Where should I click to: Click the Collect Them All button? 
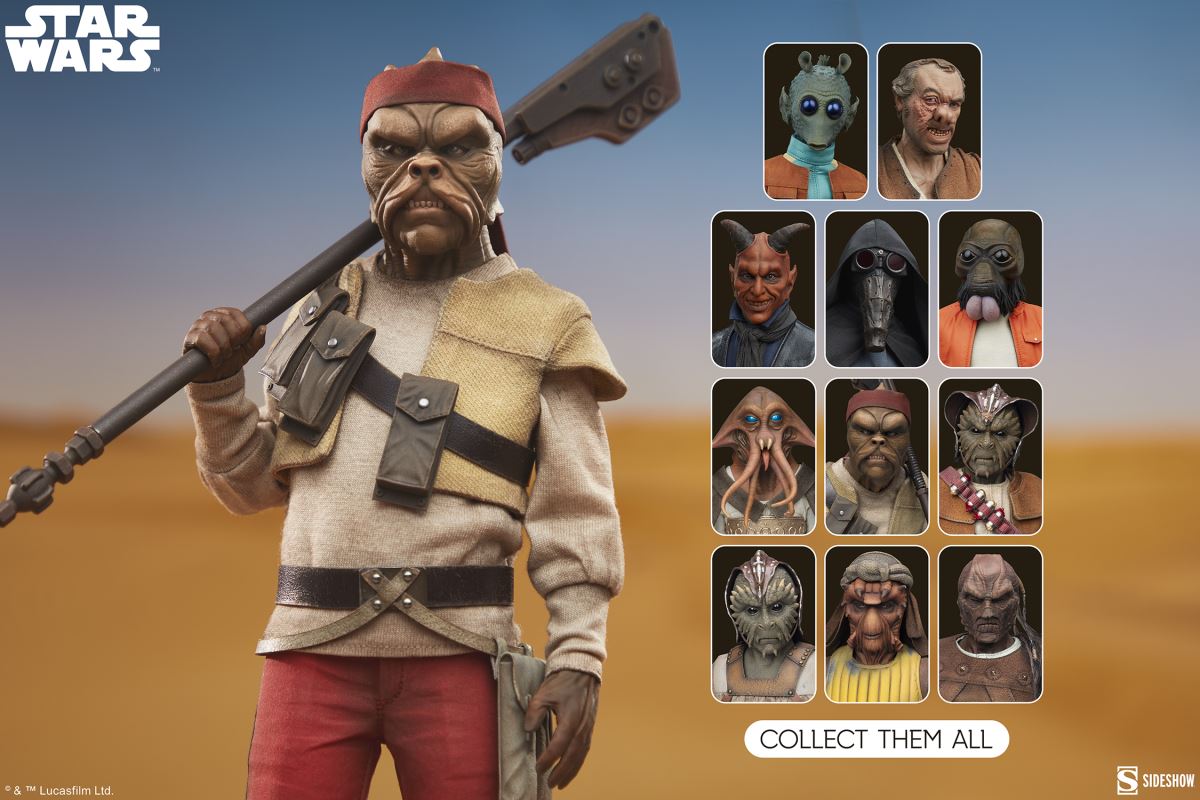point(876,739)
